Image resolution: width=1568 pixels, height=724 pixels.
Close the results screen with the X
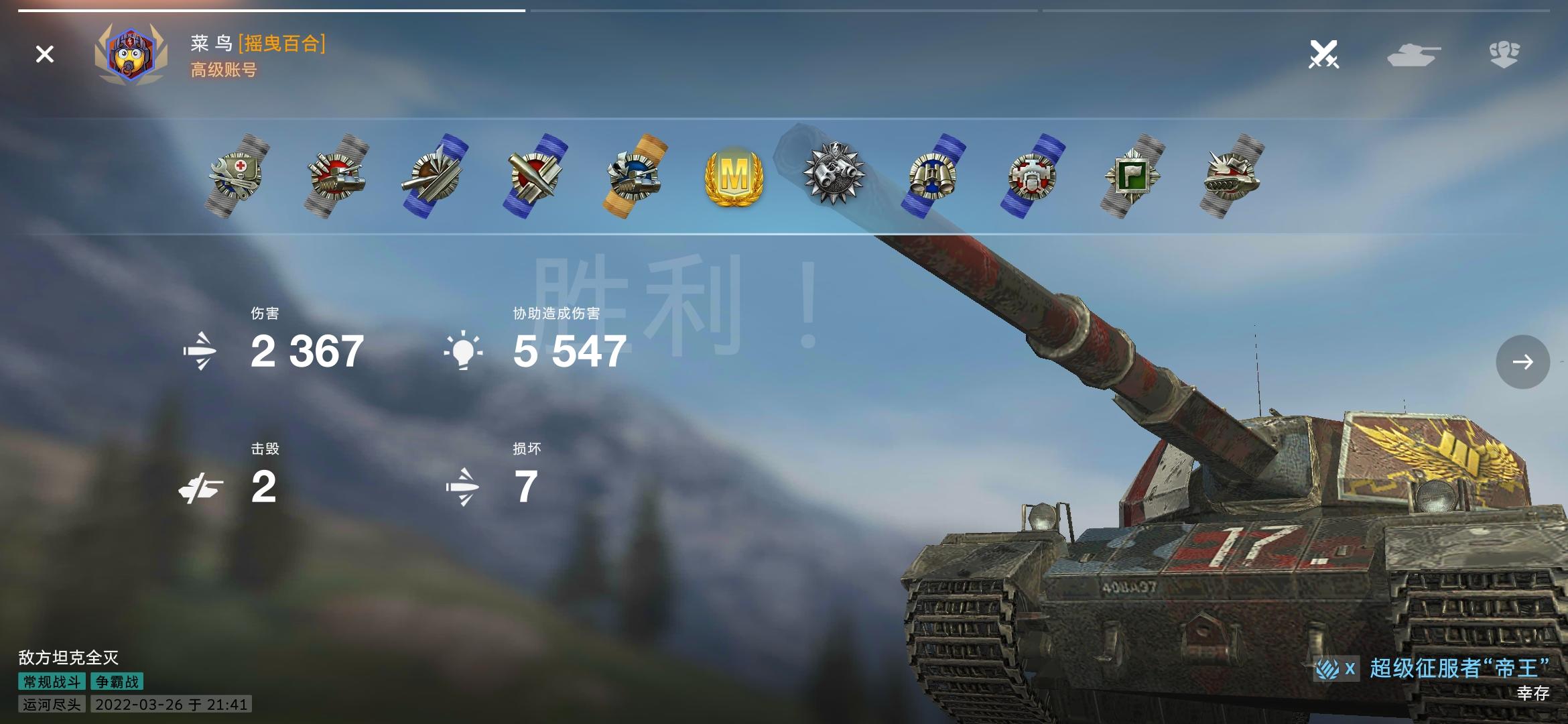pyautogui.click(x=44, y=54)
